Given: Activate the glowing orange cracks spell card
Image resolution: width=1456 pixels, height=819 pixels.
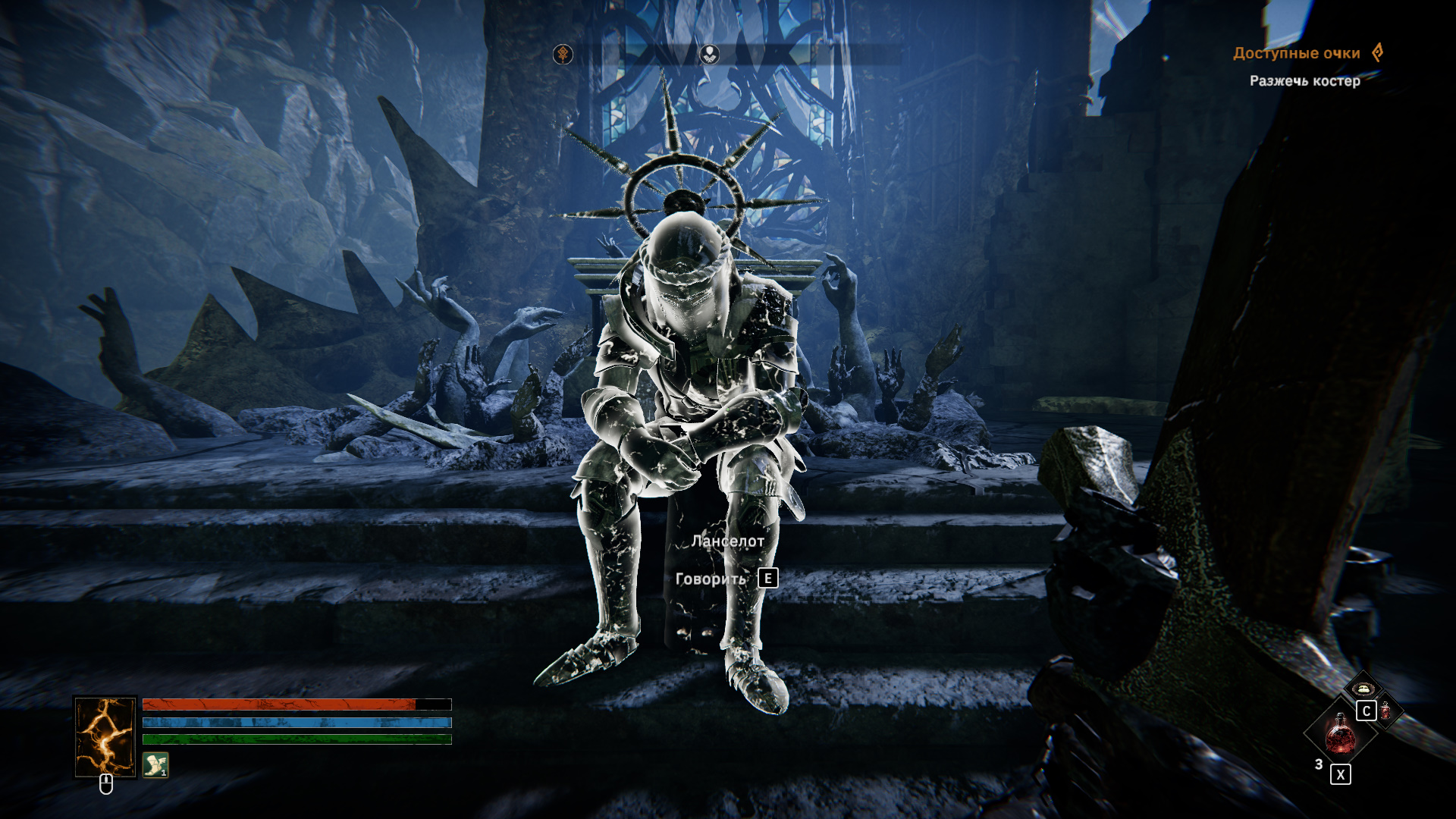Looking at the screenshot, I should click(x=105, y=737).
